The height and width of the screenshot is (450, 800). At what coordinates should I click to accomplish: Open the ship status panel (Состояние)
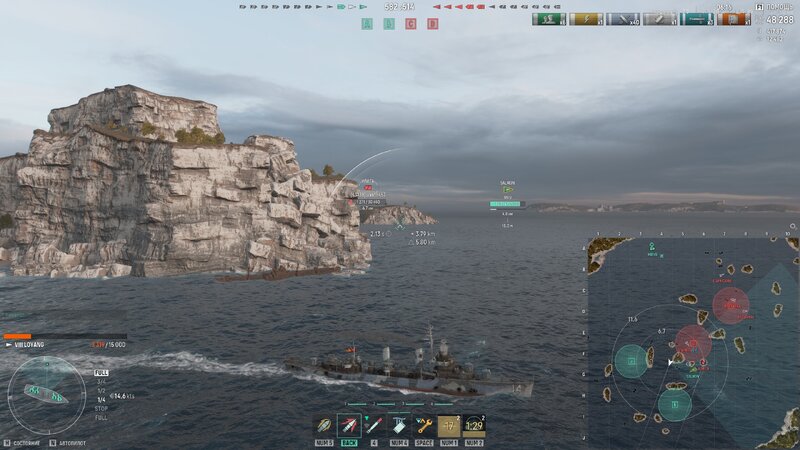[27, 441]
